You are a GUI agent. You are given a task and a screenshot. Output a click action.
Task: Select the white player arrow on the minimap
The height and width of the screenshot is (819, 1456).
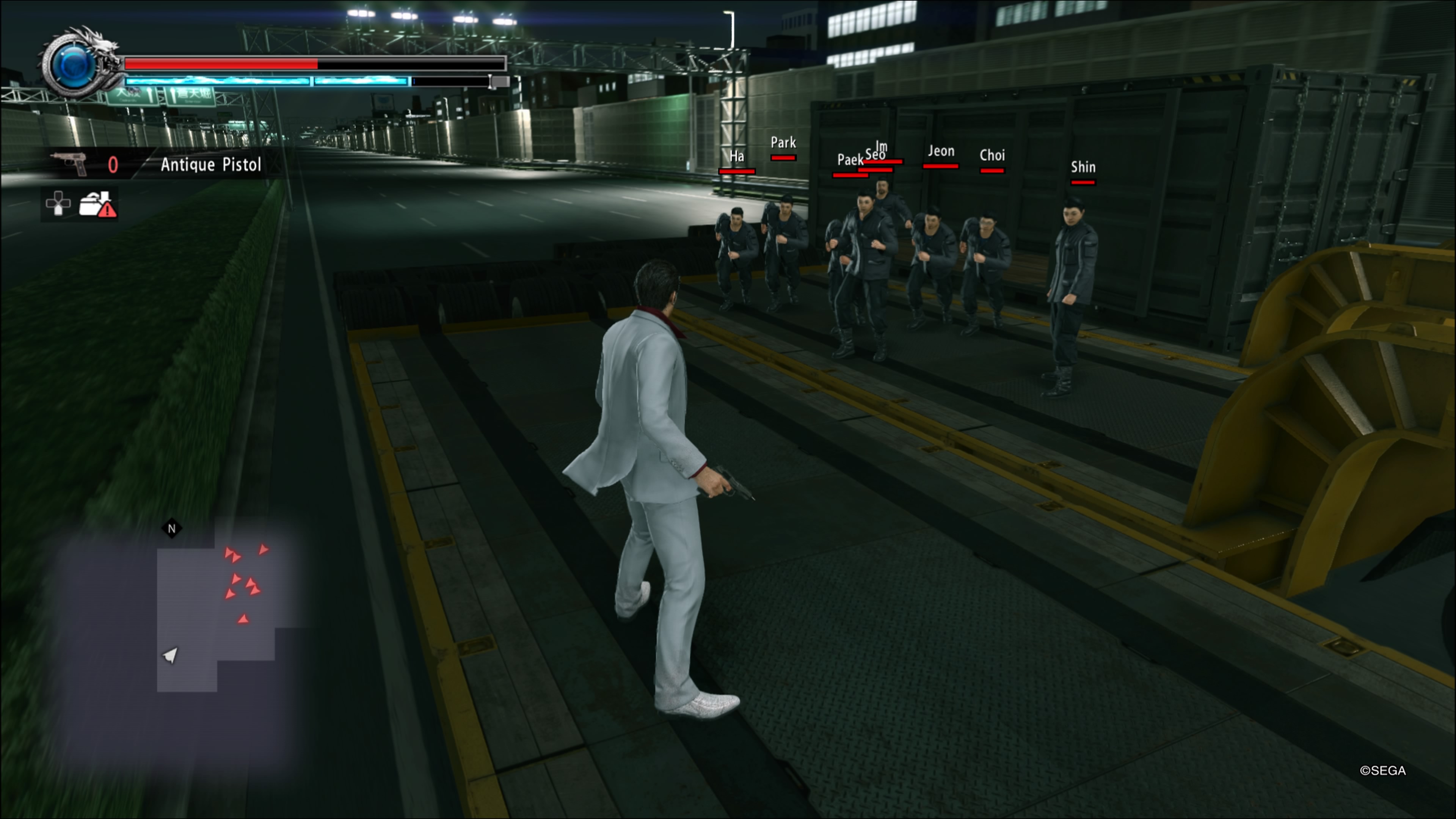tap(170, 654)
